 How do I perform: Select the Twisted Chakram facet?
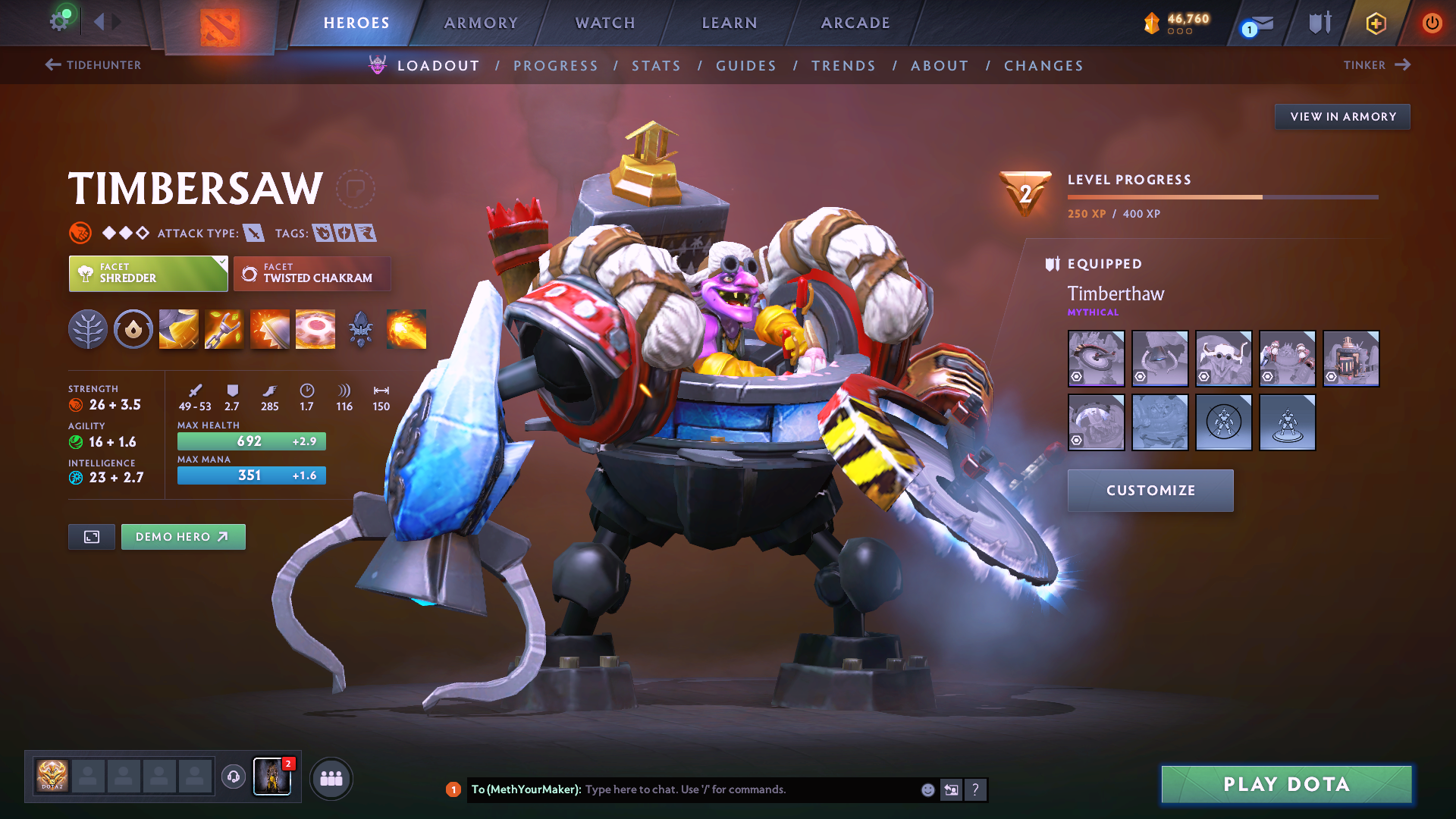(312, 274)
